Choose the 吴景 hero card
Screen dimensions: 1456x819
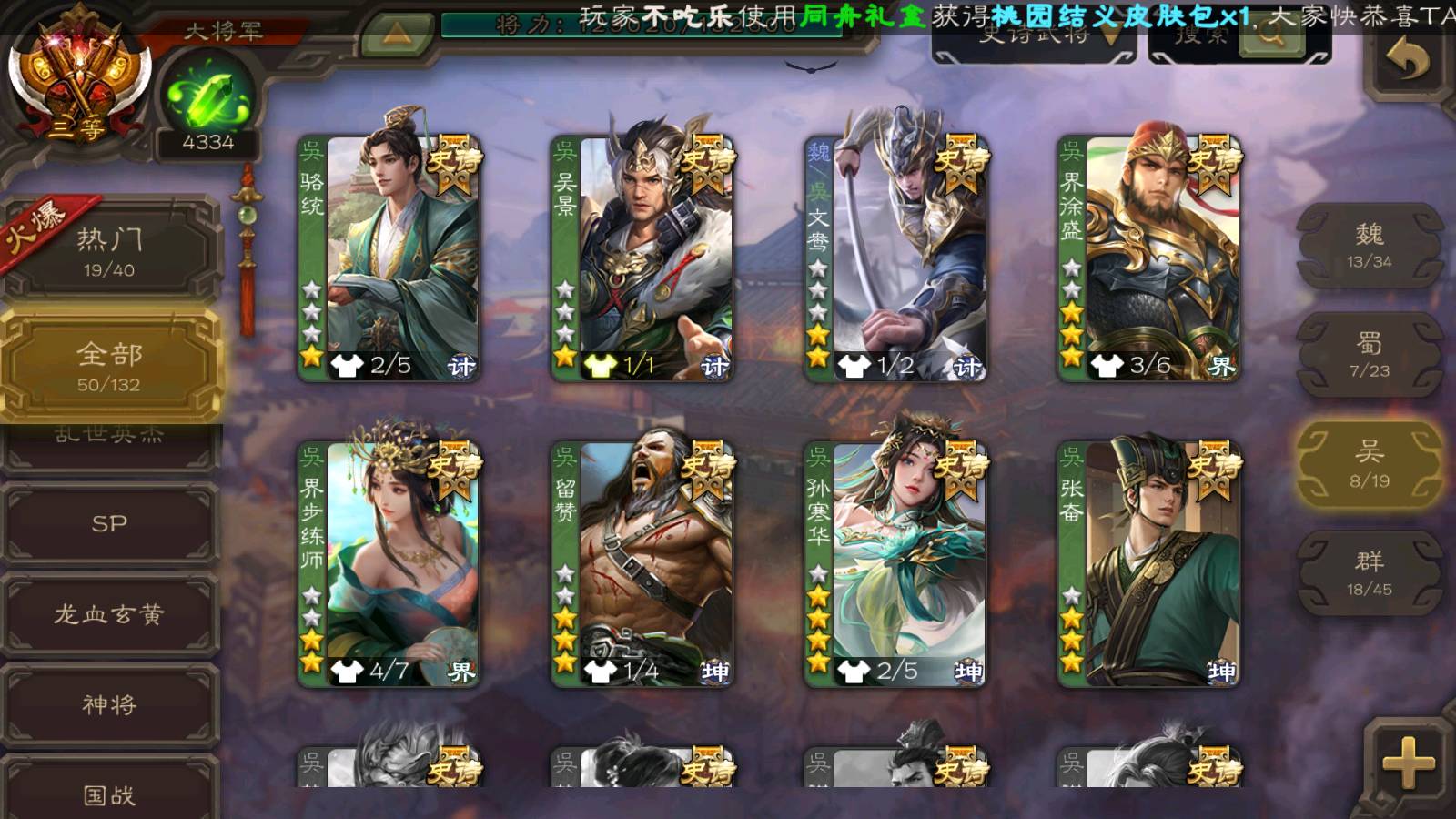pos(642,258)
